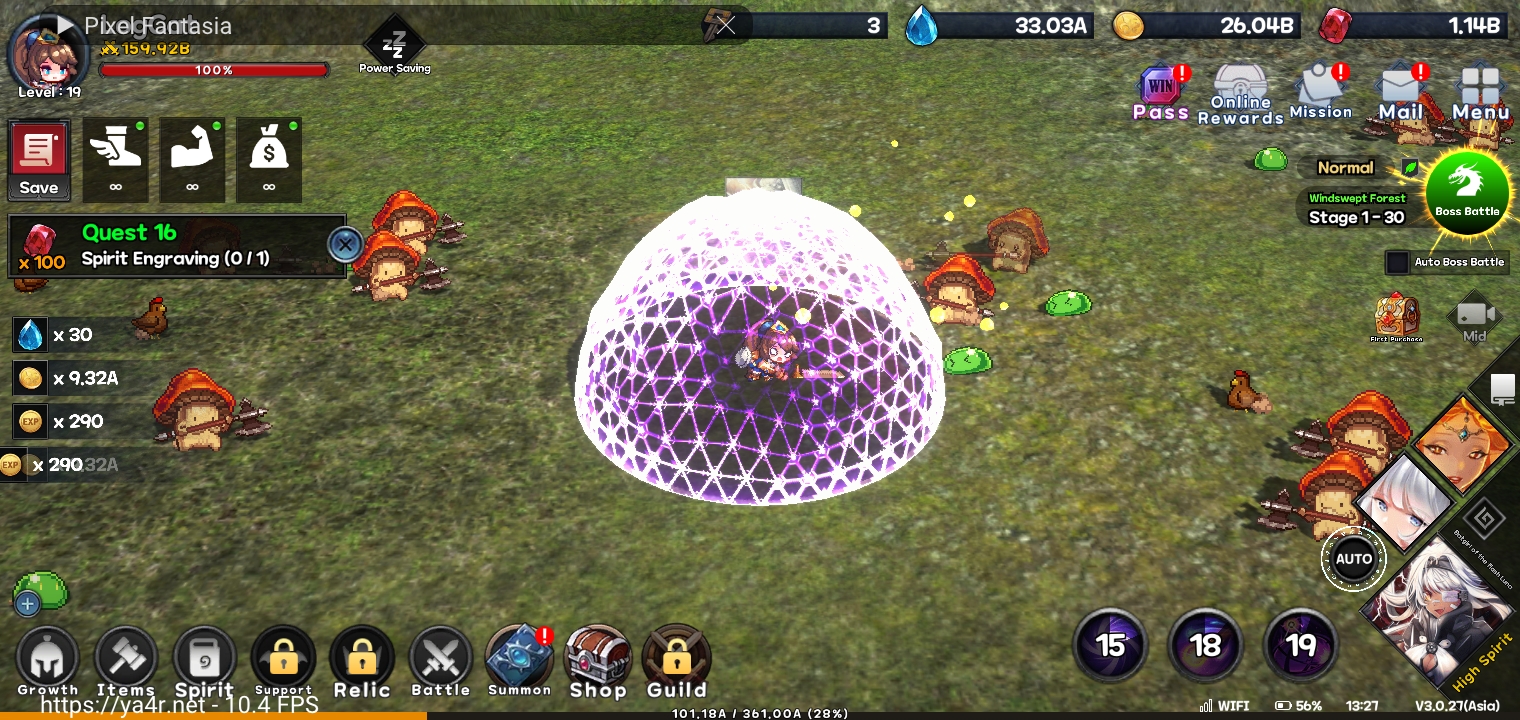The height and width of the screenshot is (720, 1520).
Task: Open the Growth menu
Action: pyautogui.click(x=47, y=660)
